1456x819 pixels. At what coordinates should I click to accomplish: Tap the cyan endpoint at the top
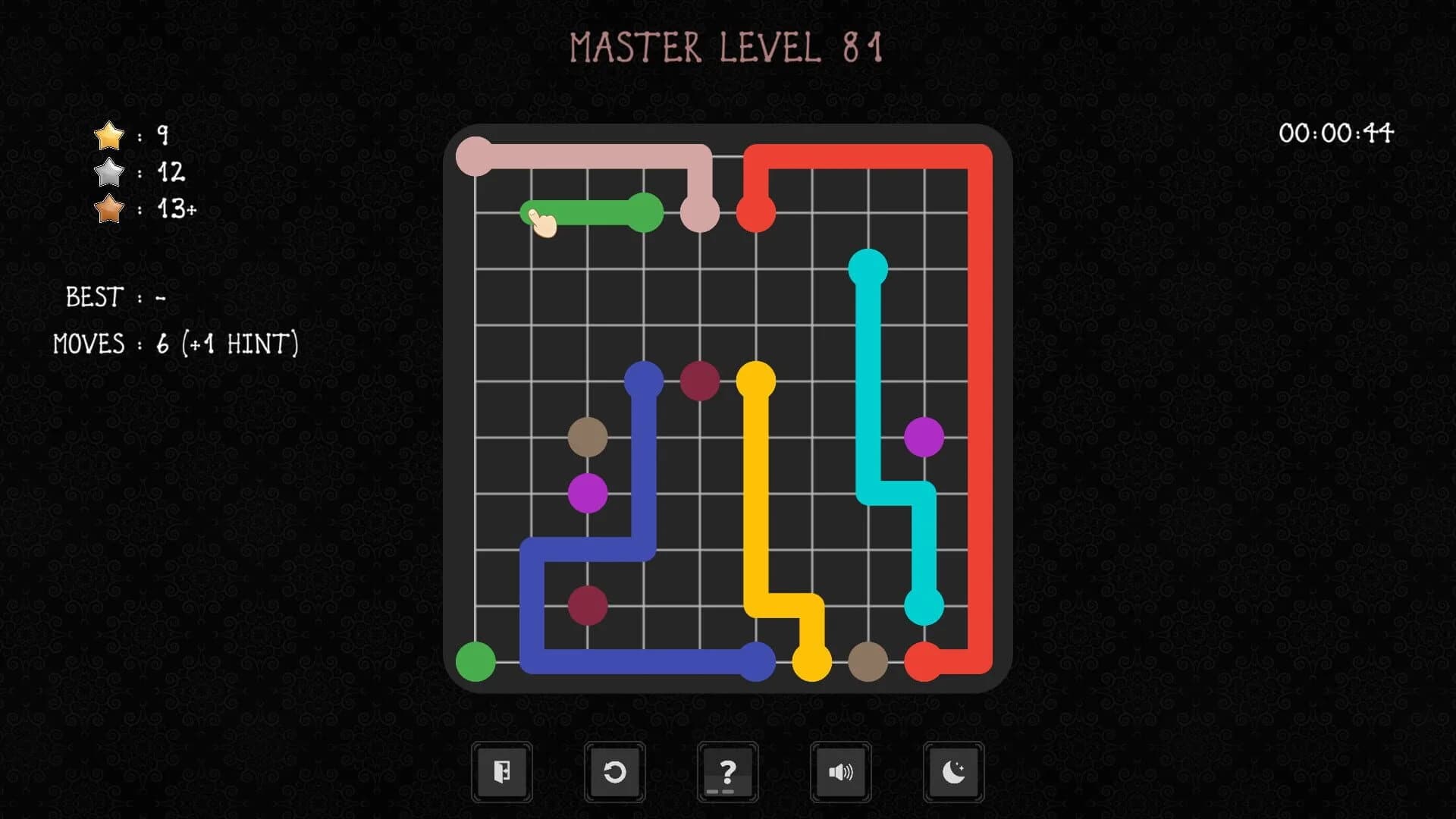[868, 263]
